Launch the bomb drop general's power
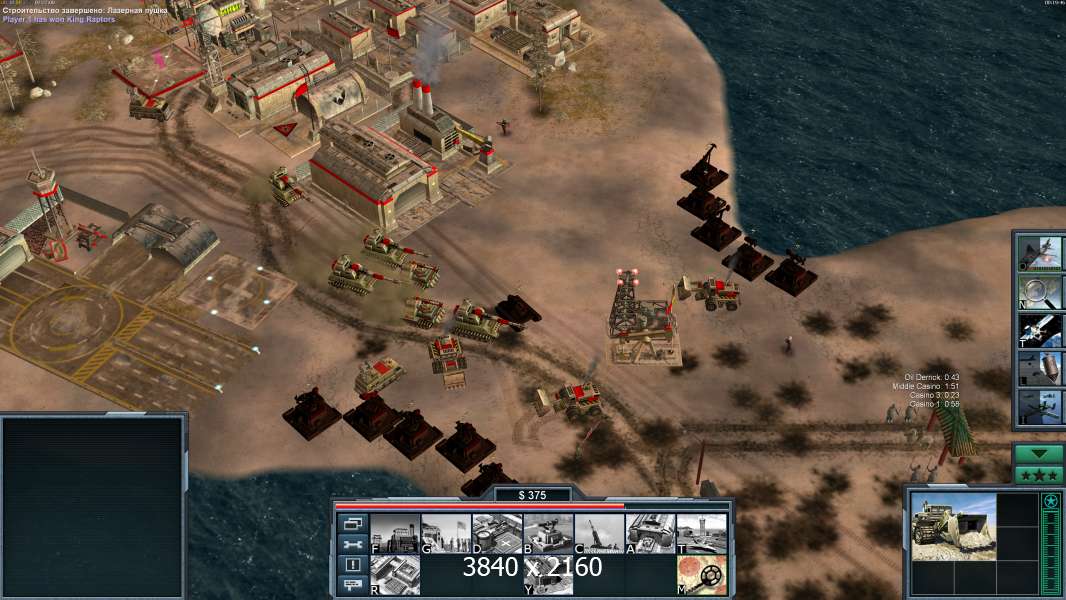This screenshot has height=600, width=1066. coord(1040,369)
